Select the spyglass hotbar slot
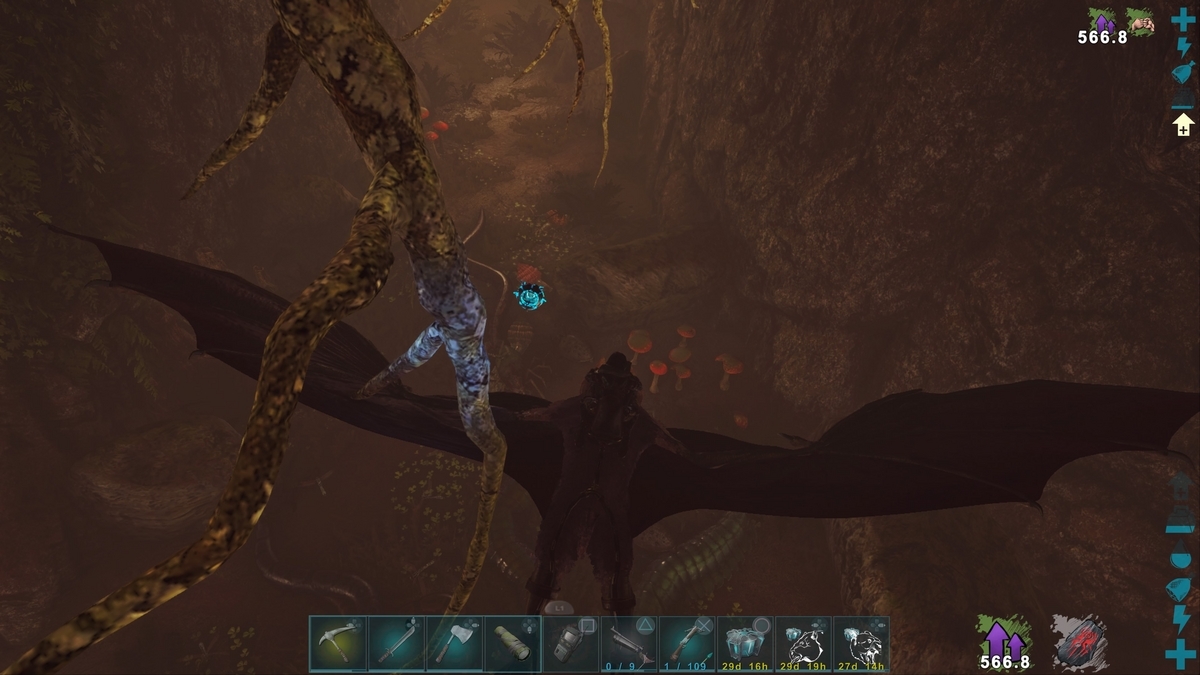The image size is (1200, 675). pyautogui.click(x=512, y=643)
